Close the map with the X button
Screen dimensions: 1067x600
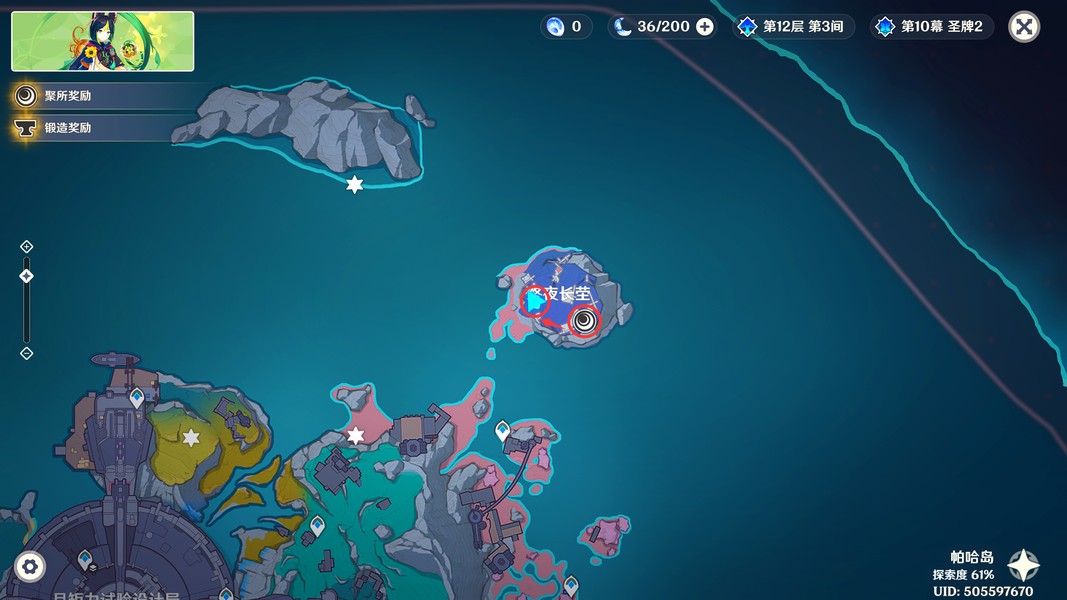(1023, 27)
